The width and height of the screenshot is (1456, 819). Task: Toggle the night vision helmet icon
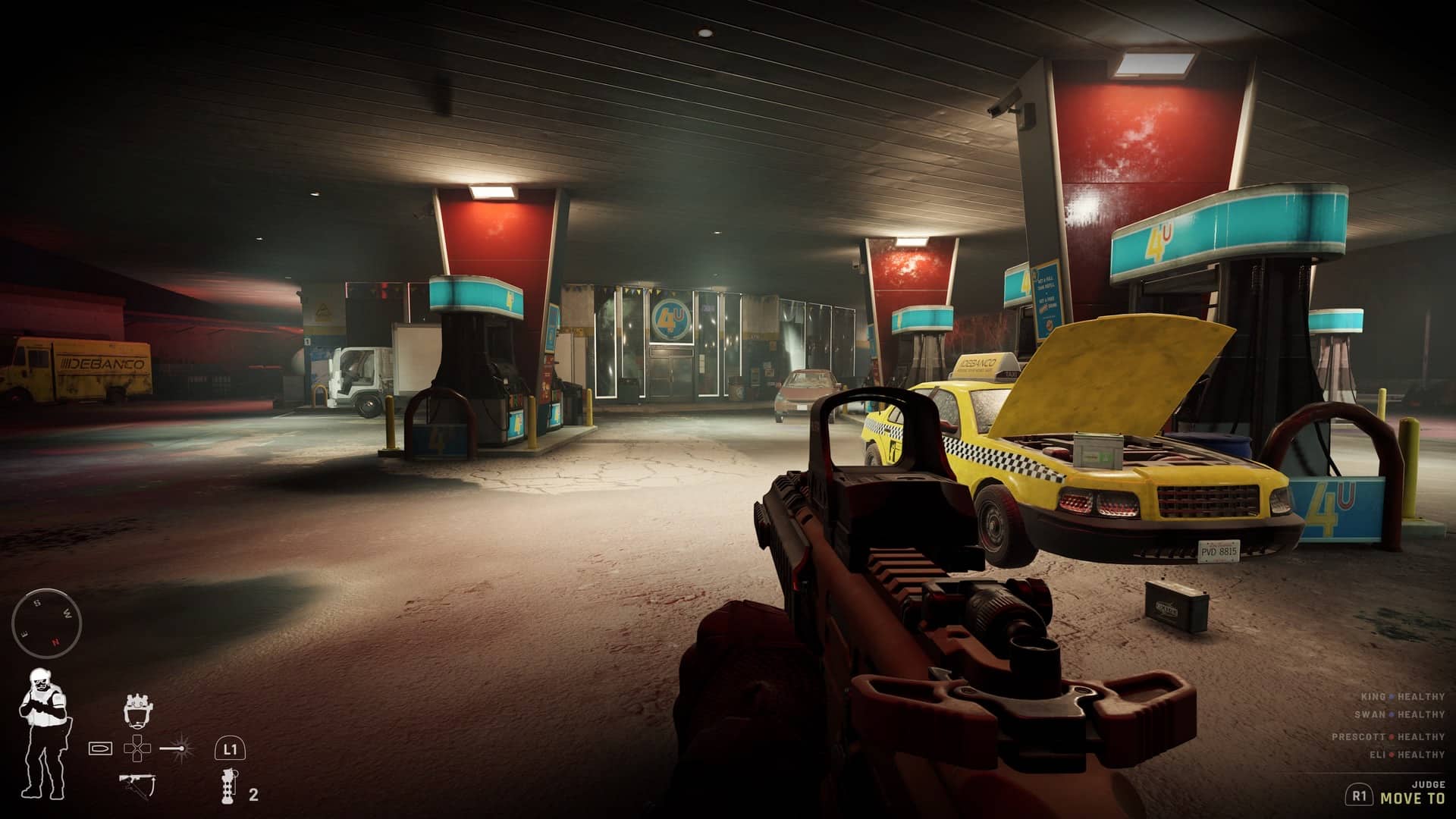click(x=136, y=710)
